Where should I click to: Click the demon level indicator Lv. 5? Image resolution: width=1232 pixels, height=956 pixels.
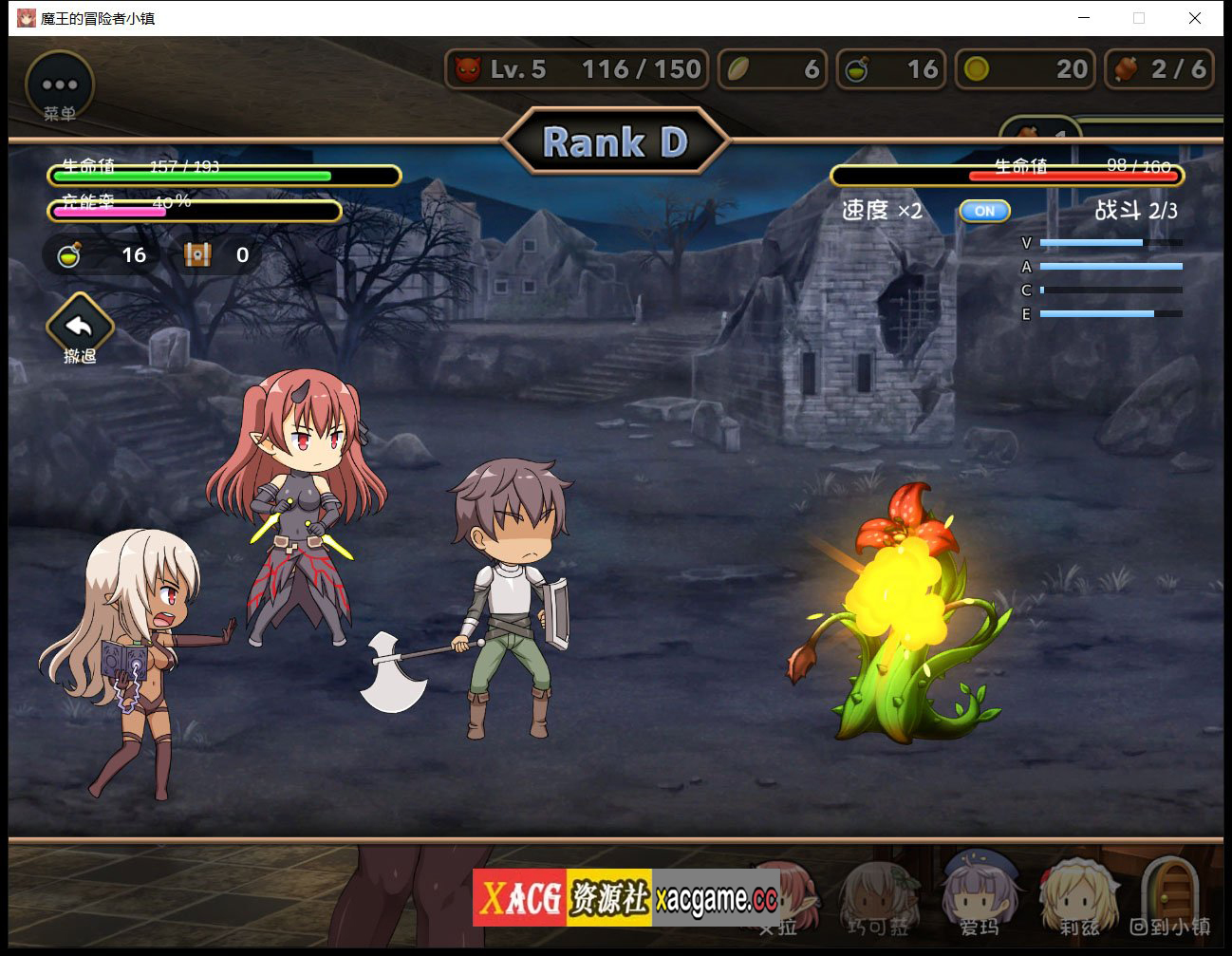[576, 69]
